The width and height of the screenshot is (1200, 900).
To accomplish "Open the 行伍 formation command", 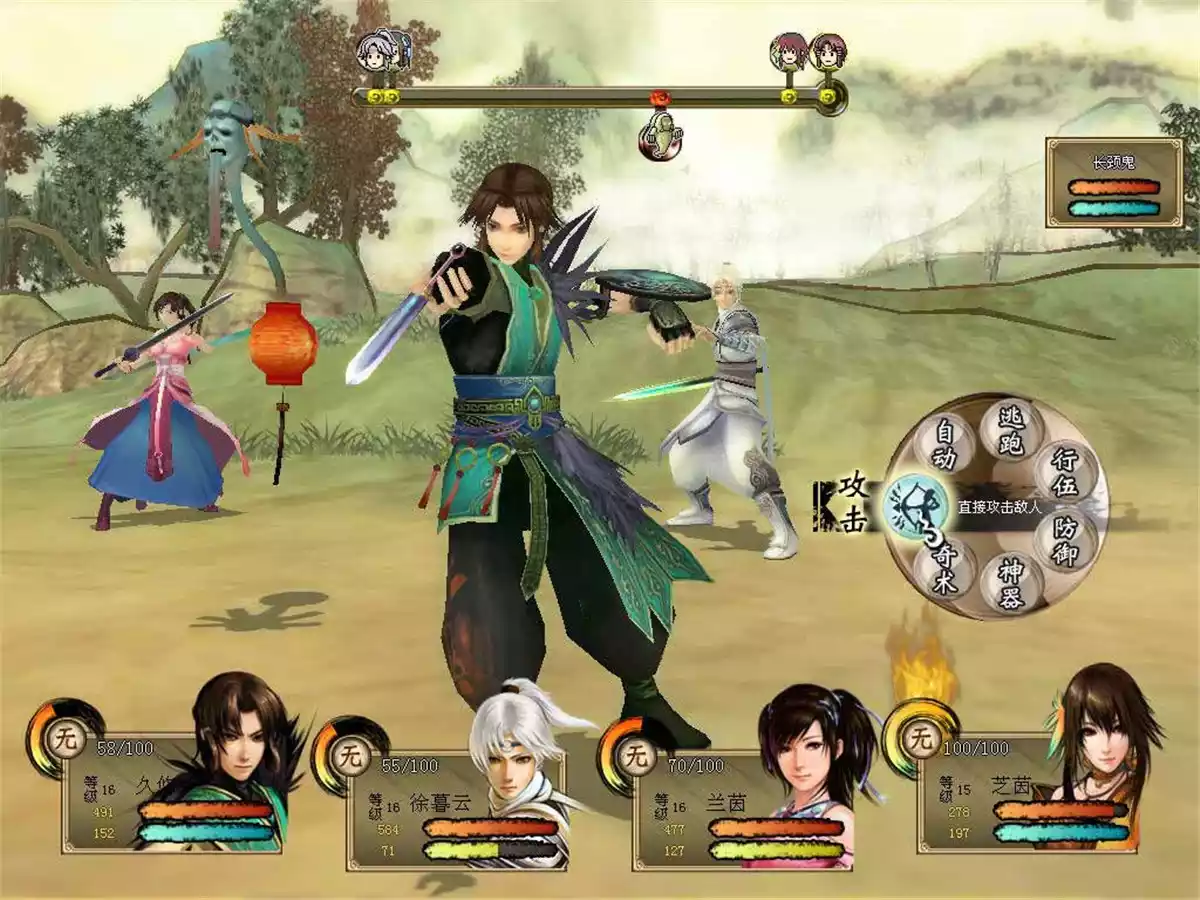I will pos(1064,474).
